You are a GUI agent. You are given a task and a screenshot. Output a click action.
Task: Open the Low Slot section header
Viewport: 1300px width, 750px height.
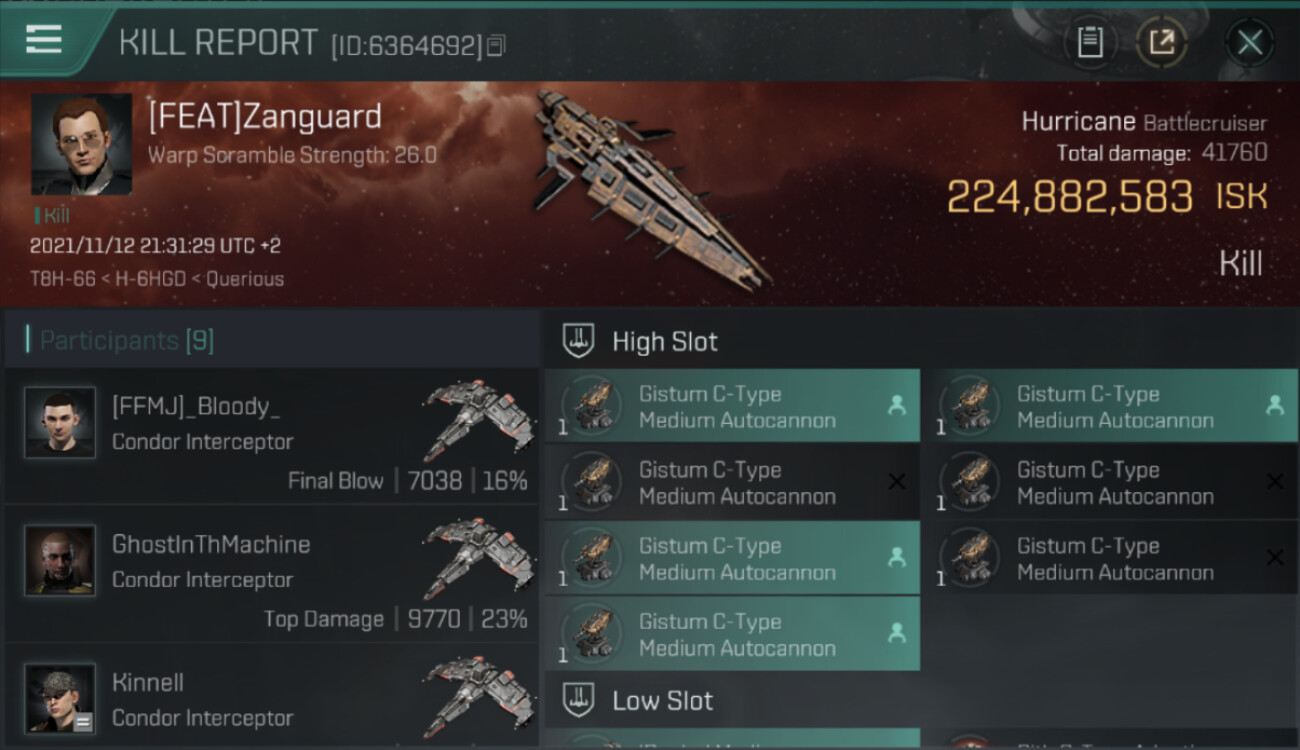pos(662,700)
